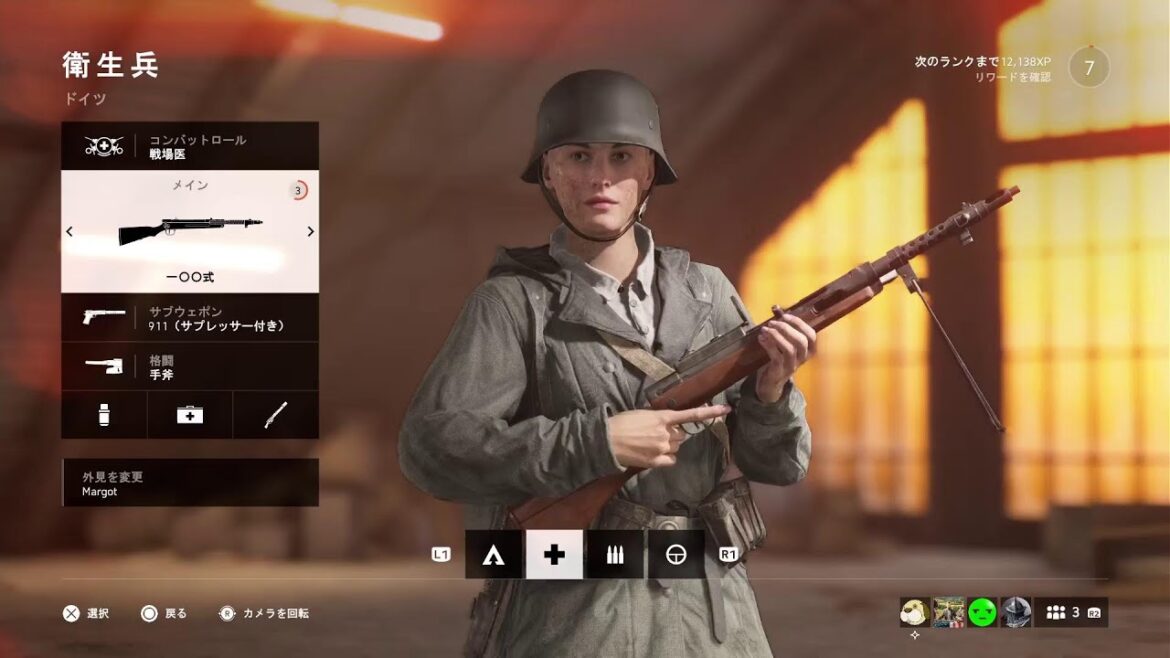The height and width of the screenshot is (658, 1170).
Task: Open the sub-weapon 911 suppressor row
Action: click(190, 318)
